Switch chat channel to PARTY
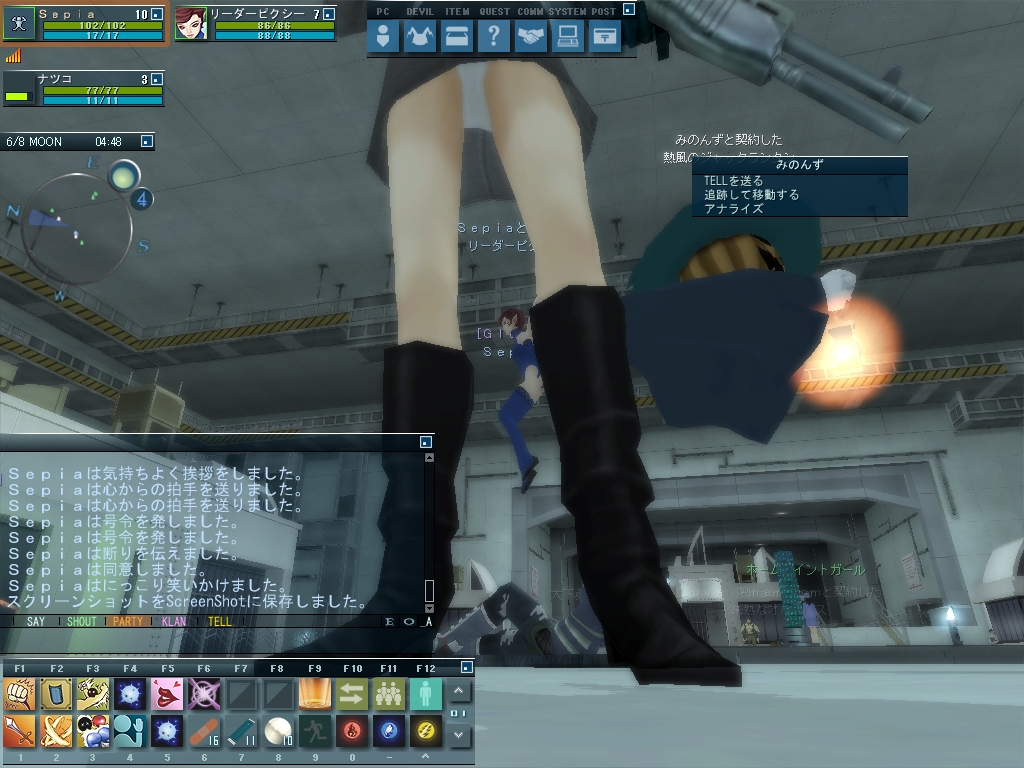Image resolution: width=1024 pixels, height=768 pixels. [x=128, y=621]
